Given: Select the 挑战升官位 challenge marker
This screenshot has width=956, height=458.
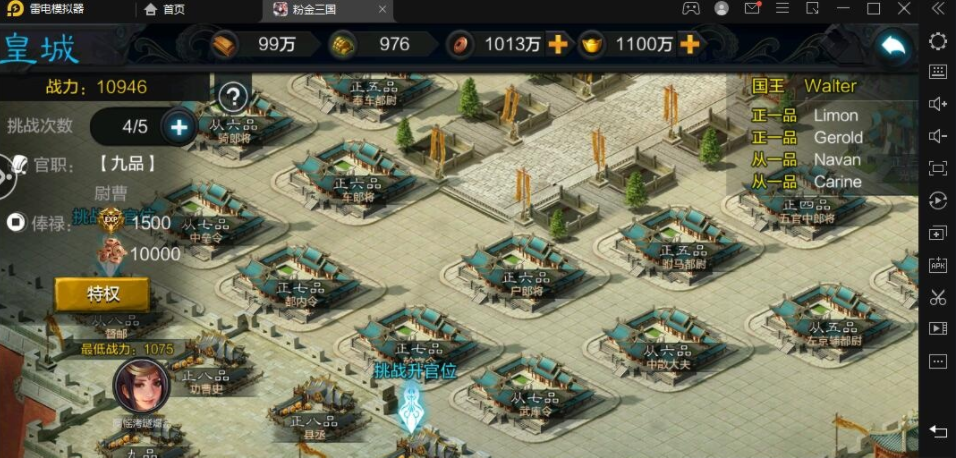Looking at the screenshot, I should pos(412,399).
